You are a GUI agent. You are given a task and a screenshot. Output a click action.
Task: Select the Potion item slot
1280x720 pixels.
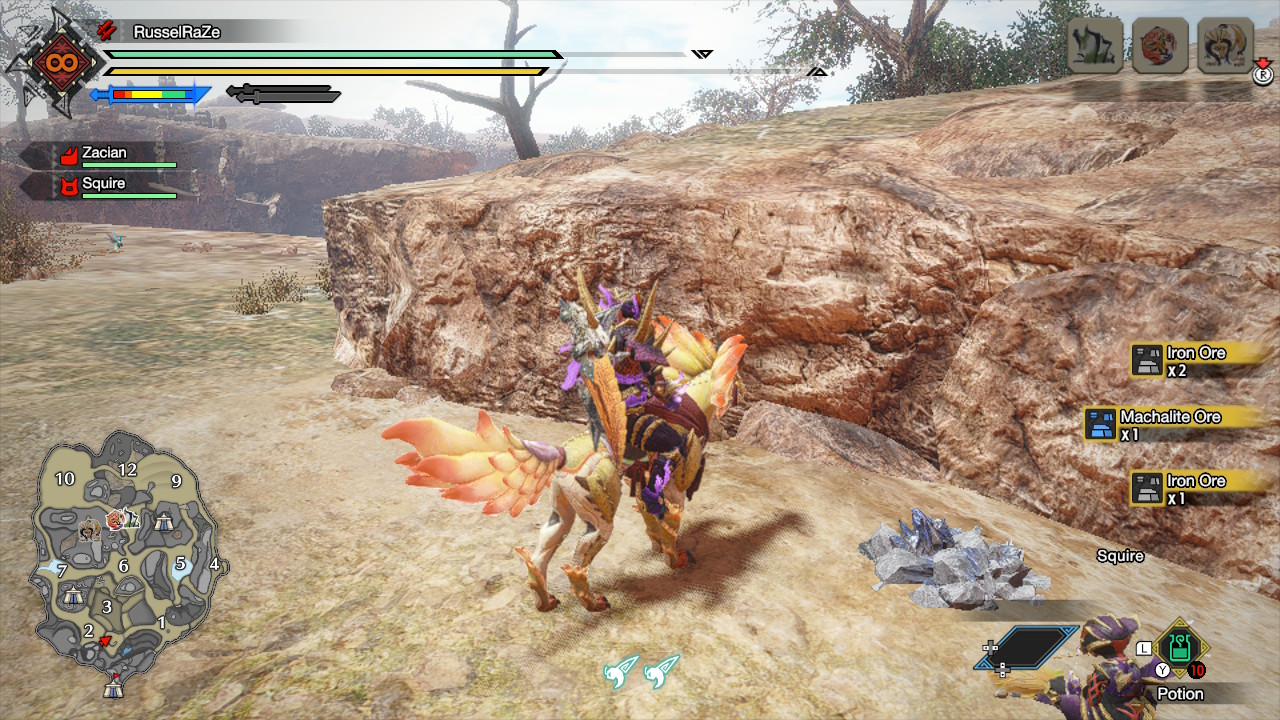pyautogui.click(x=1180, y=649)
